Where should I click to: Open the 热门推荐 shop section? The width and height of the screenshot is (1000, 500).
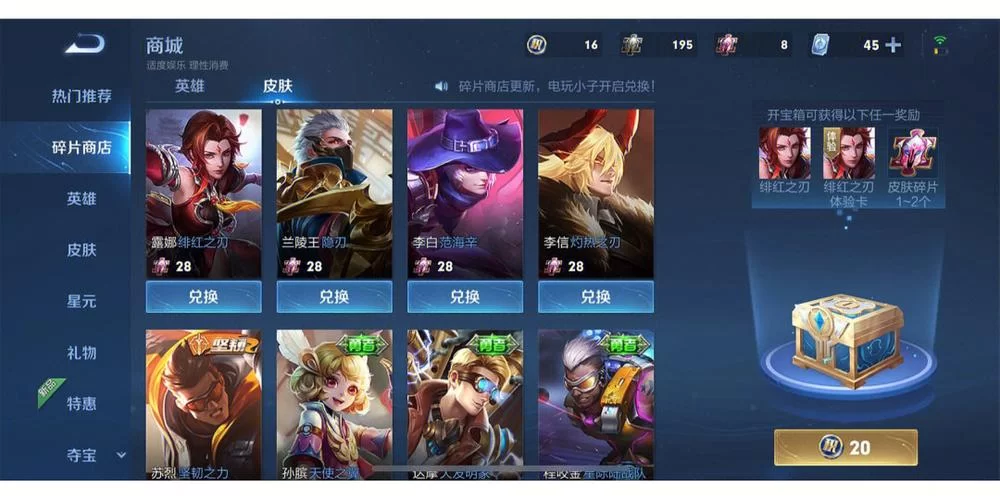pos(82,96)
